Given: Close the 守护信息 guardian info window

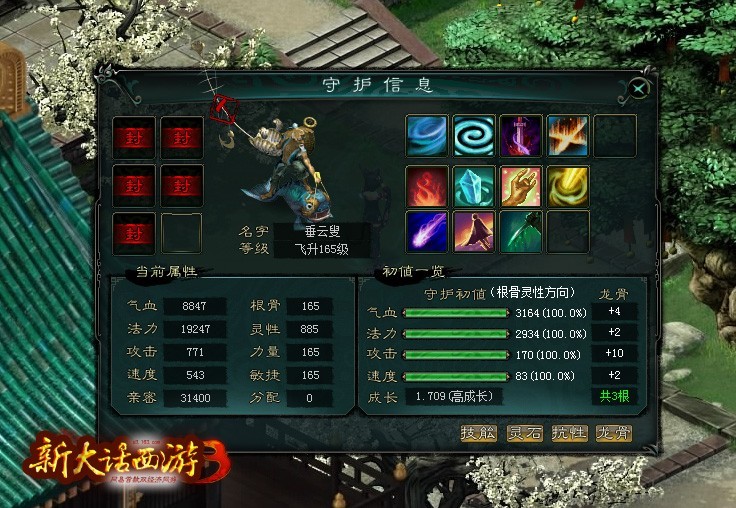Looking at the screenshot, I should coord(639,88).
